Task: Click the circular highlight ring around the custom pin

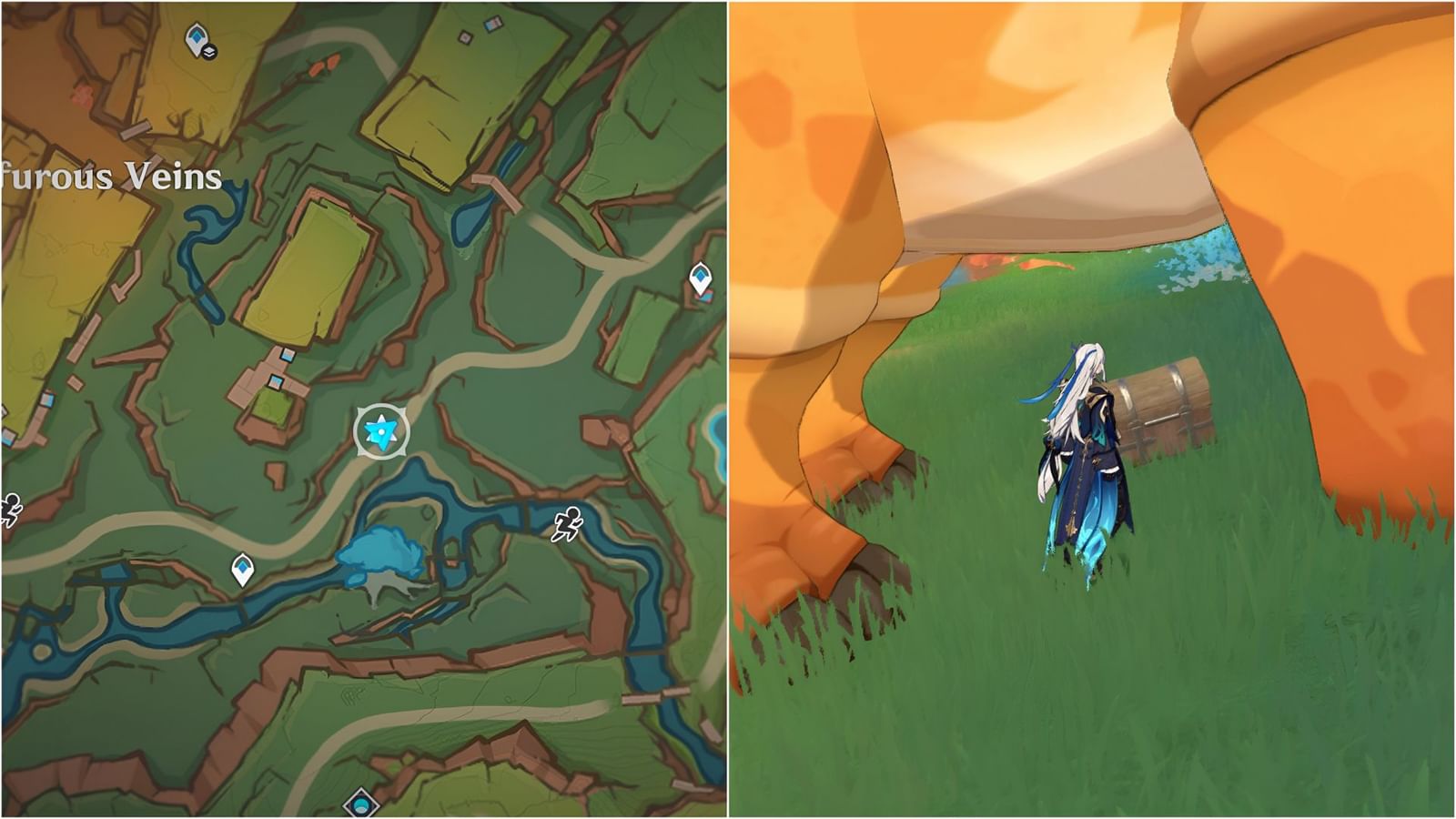Action: [x=380, y=407]
